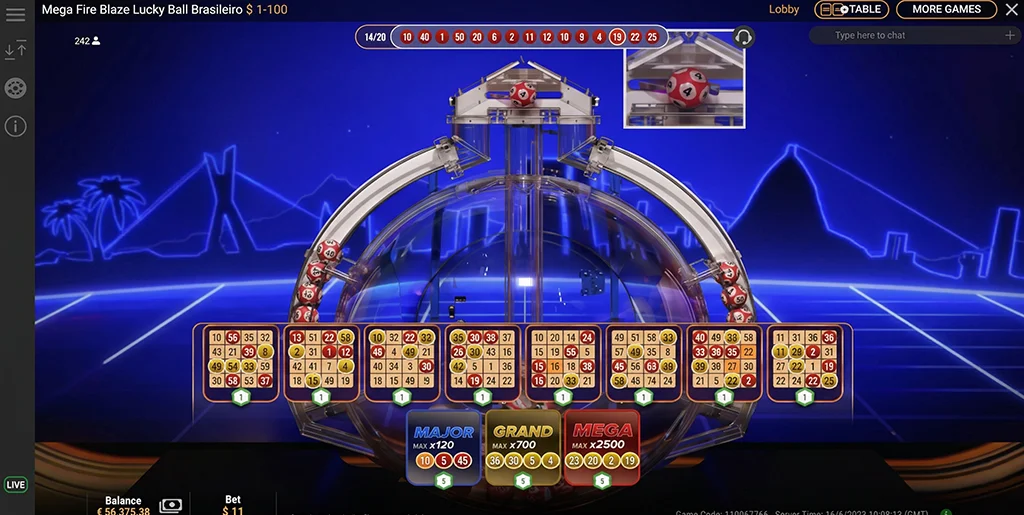Click the LIVE indicator badge
The image size is (1024, 515).
16,485
